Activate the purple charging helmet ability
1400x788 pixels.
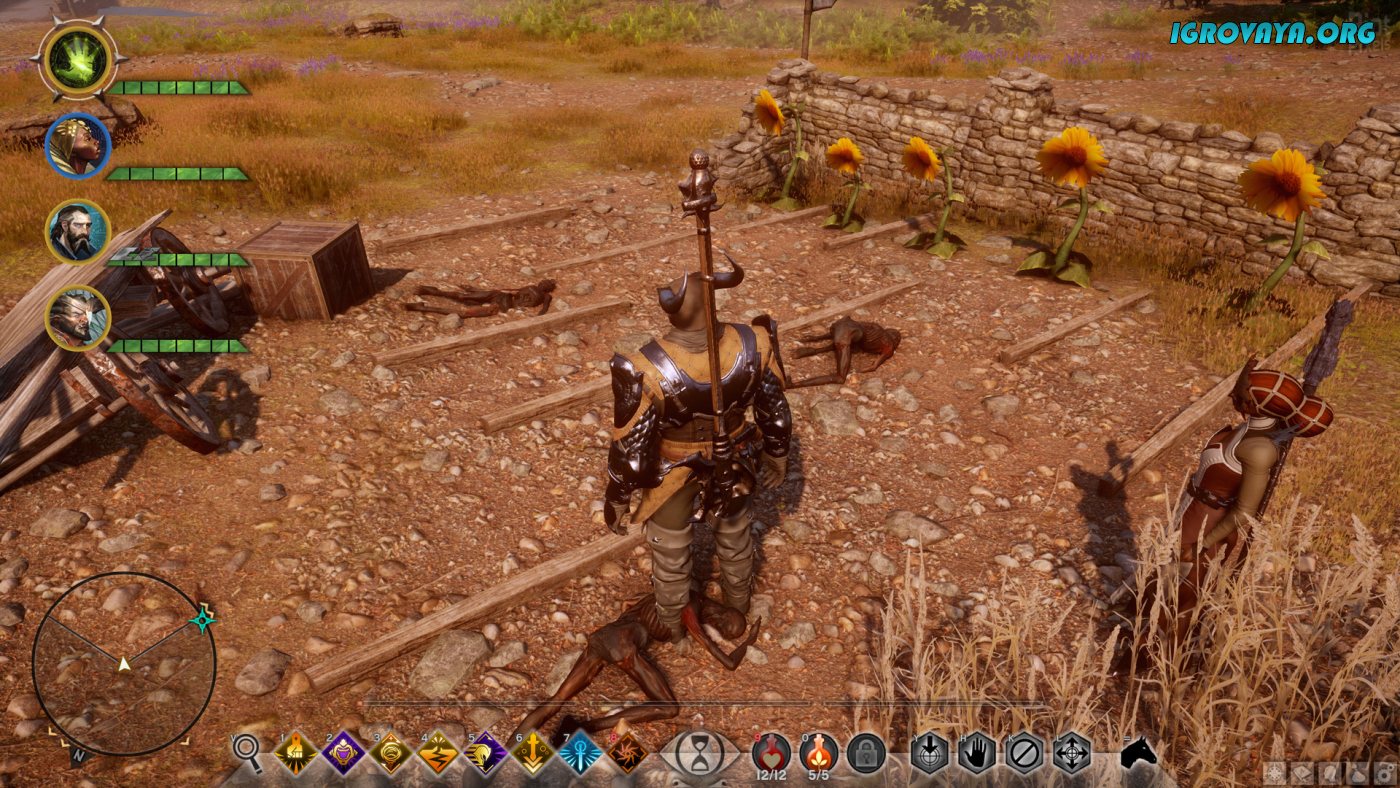click(x=486, y=753)
